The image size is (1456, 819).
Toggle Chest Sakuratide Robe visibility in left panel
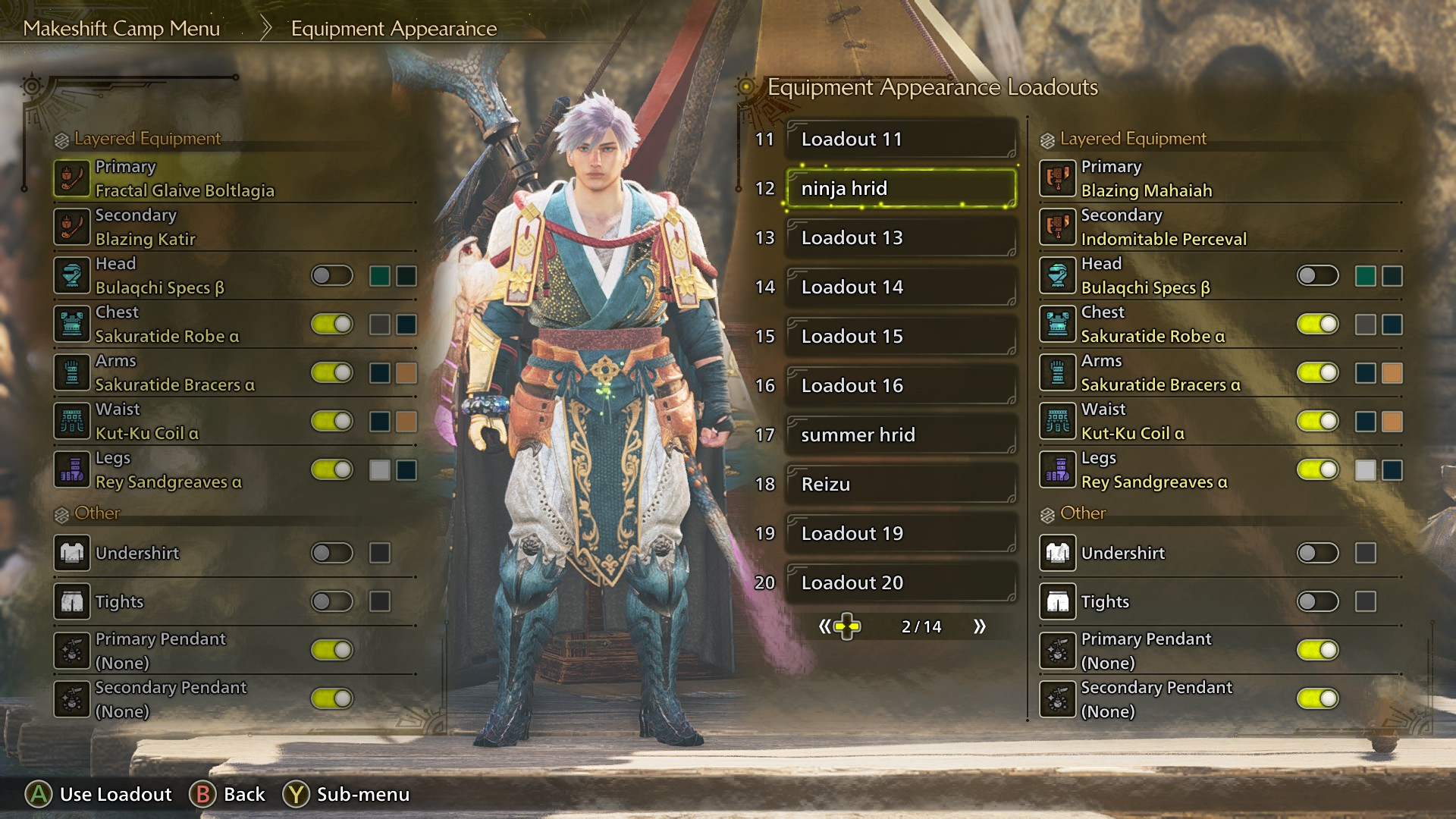click(x=332, y=324)
